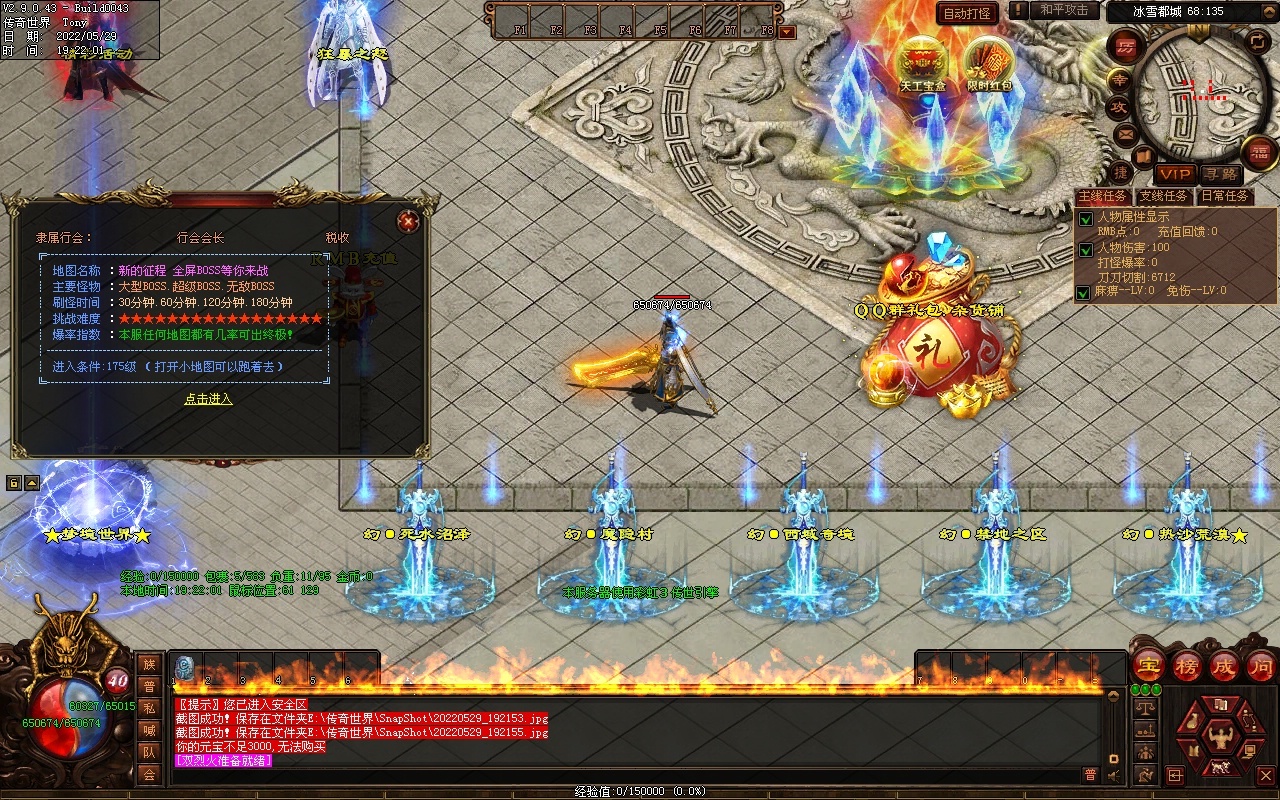Open the character panel muscle-figure icon

pos(1220,738)
